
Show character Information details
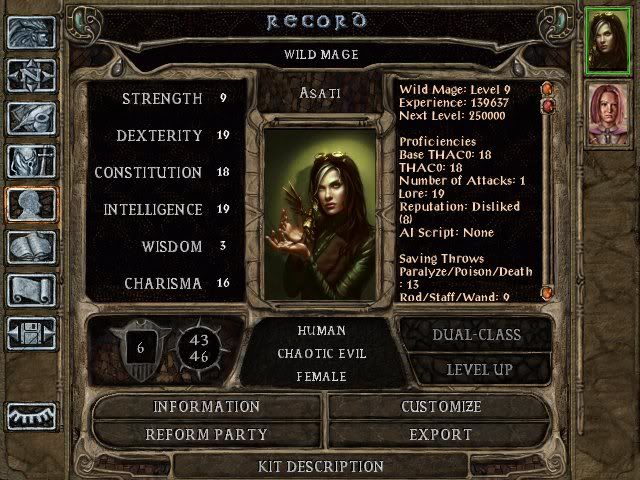pos(206,407)
